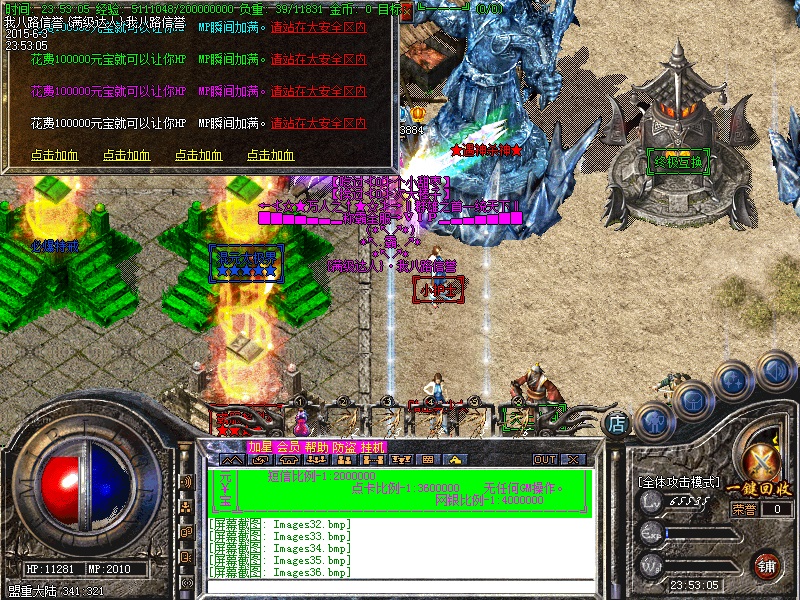Open the 会员 membership tab
This screenshot has width=800, height=600.
(288, 446)
